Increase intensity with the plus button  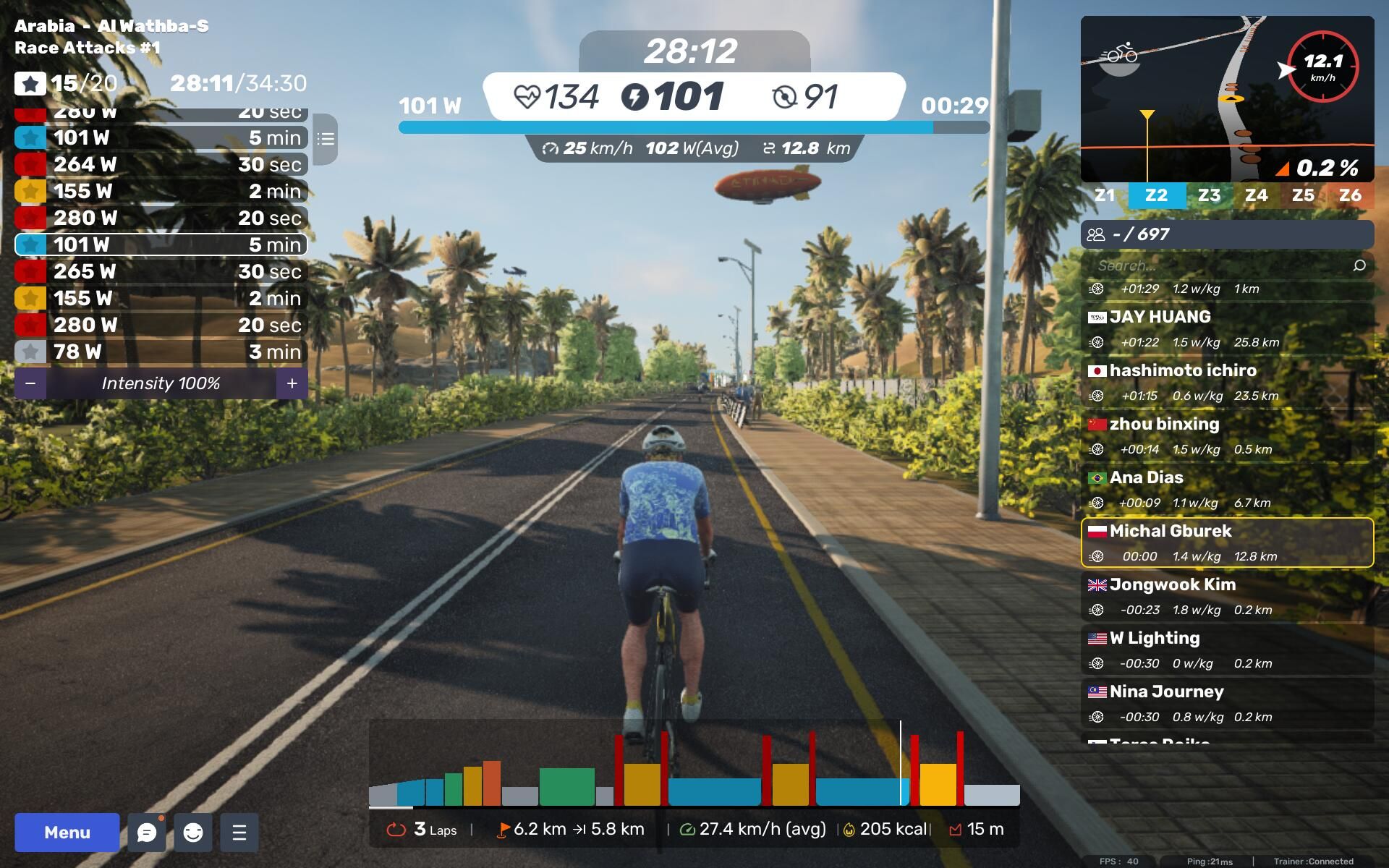coord(292,383)
